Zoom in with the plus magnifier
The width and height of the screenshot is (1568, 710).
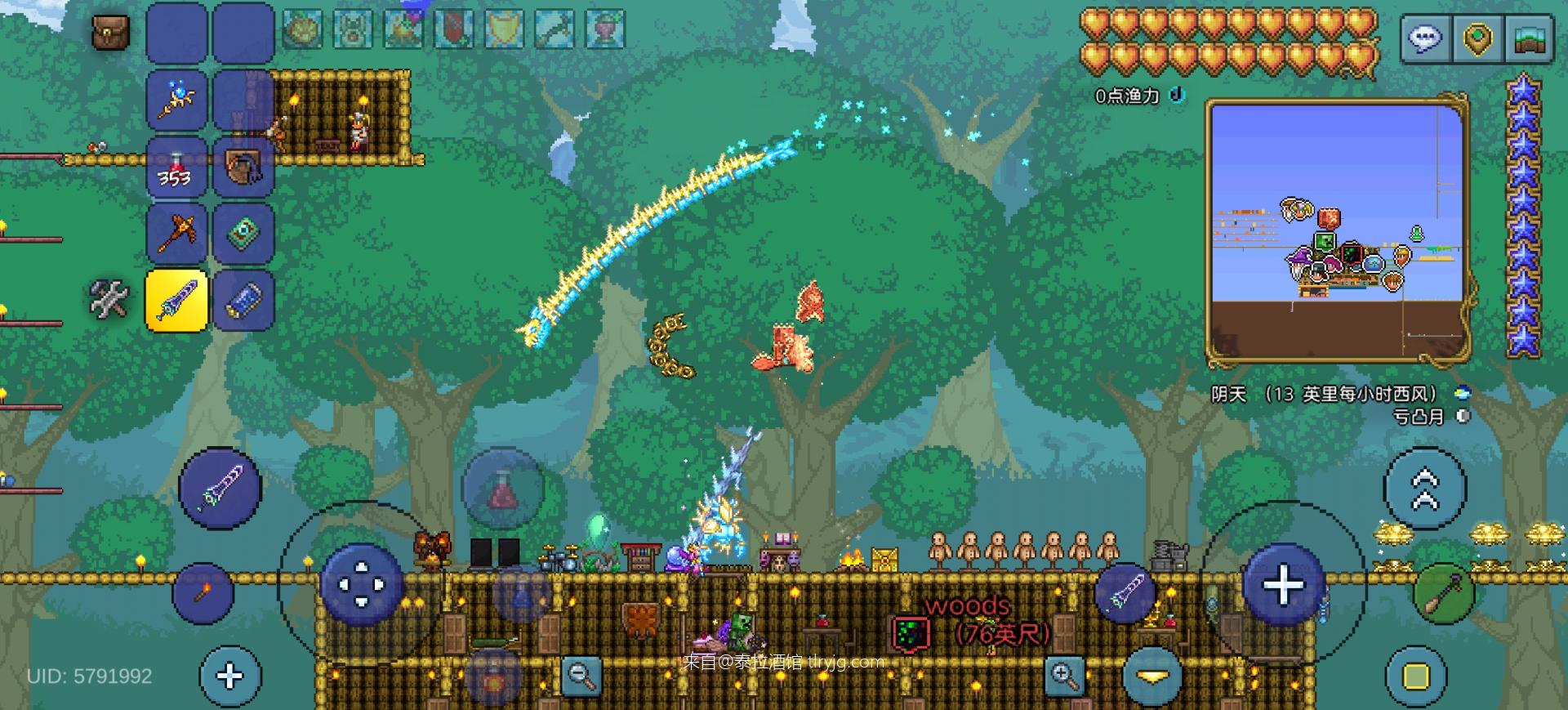click(1064, 675)
